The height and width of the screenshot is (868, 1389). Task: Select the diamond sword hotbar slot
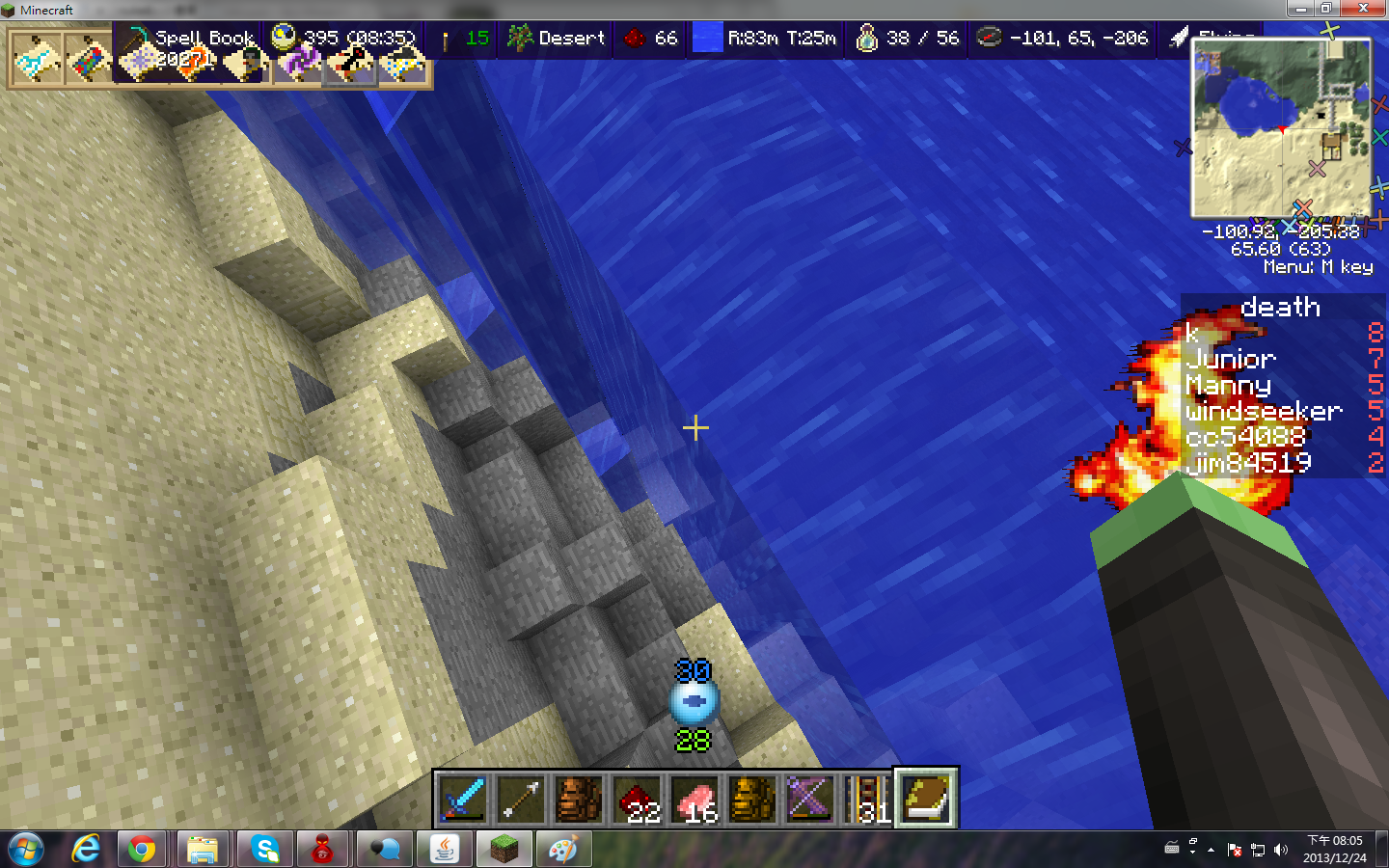pyautogui.click(x=463, y=799)
